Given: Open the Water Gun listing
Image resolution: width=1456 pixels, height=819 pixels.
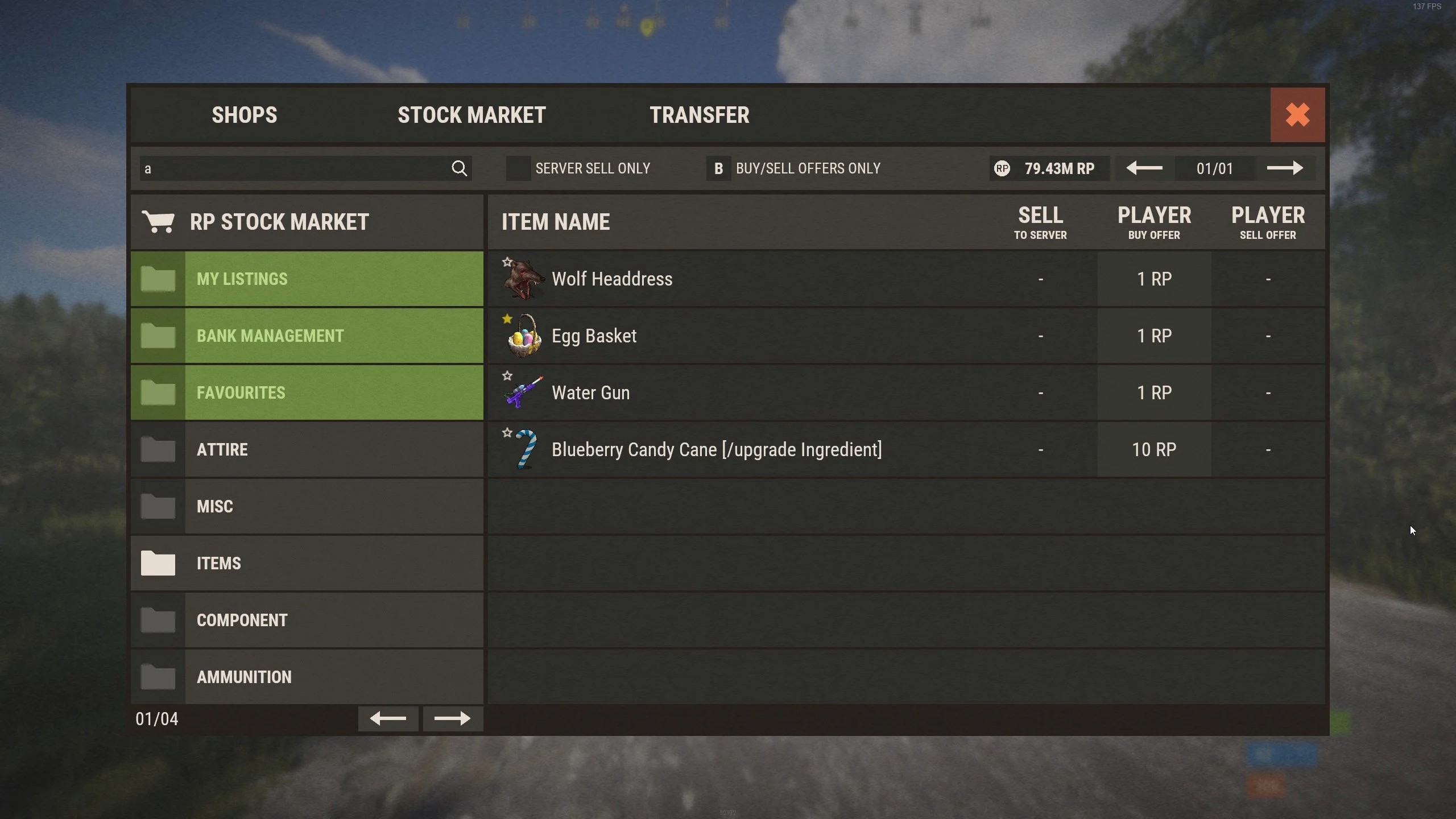Looking at the screenshot, I should click(x=590, y=392).
